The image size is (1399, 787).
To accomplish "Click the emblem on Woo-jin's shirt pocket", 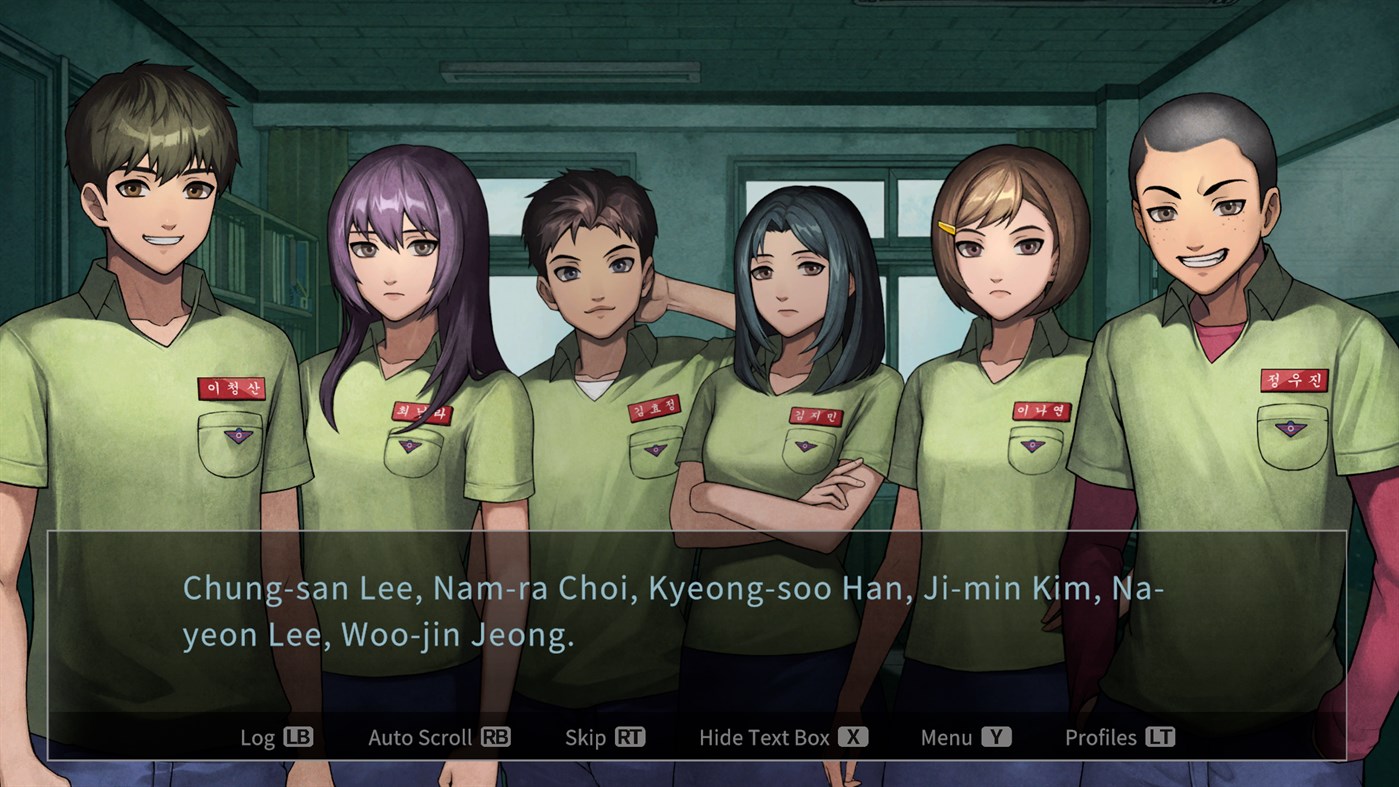I will (1290, 430).
